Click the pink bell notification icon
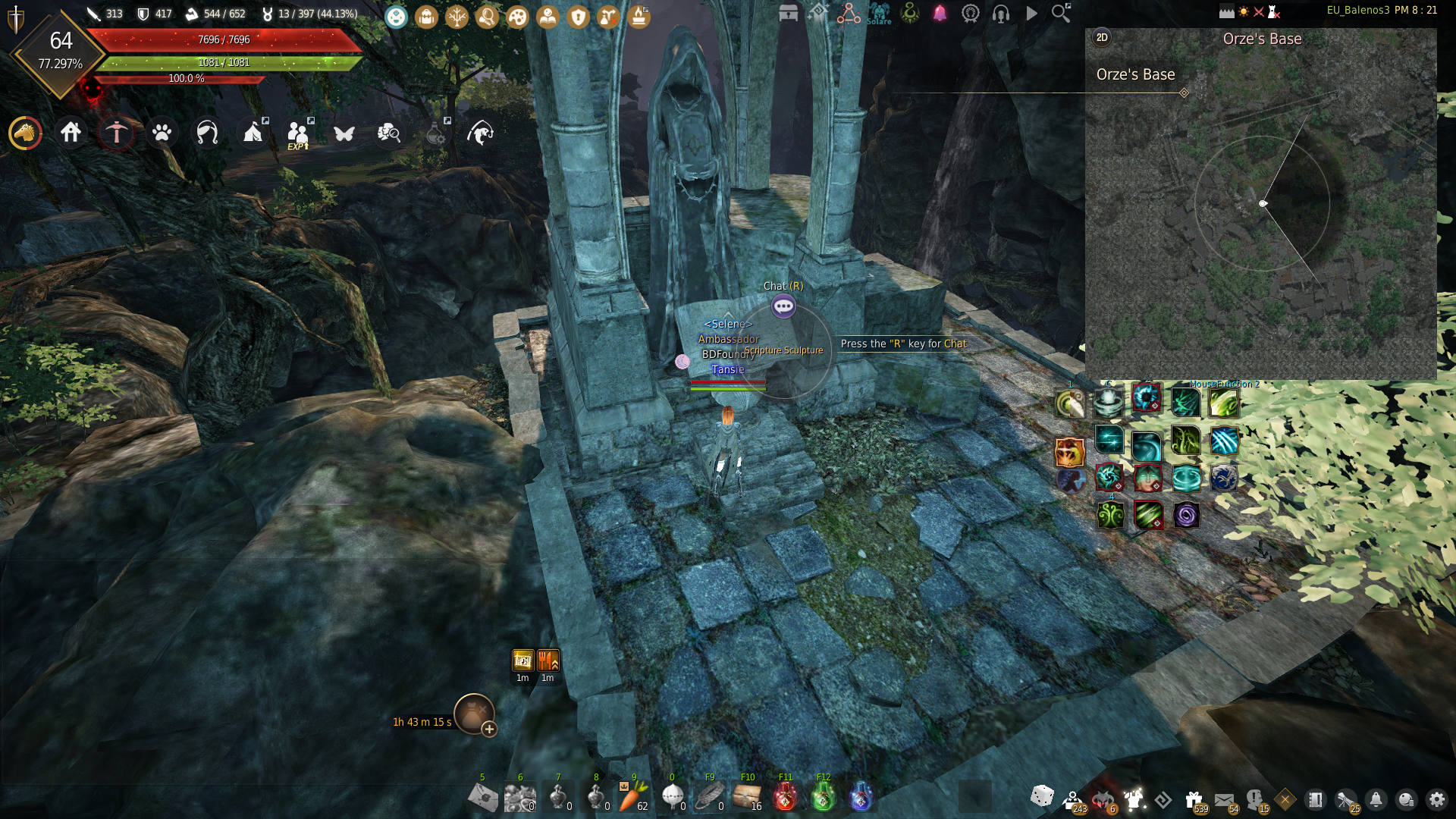Screen dimensions: 1456x819 click(940, 14)
